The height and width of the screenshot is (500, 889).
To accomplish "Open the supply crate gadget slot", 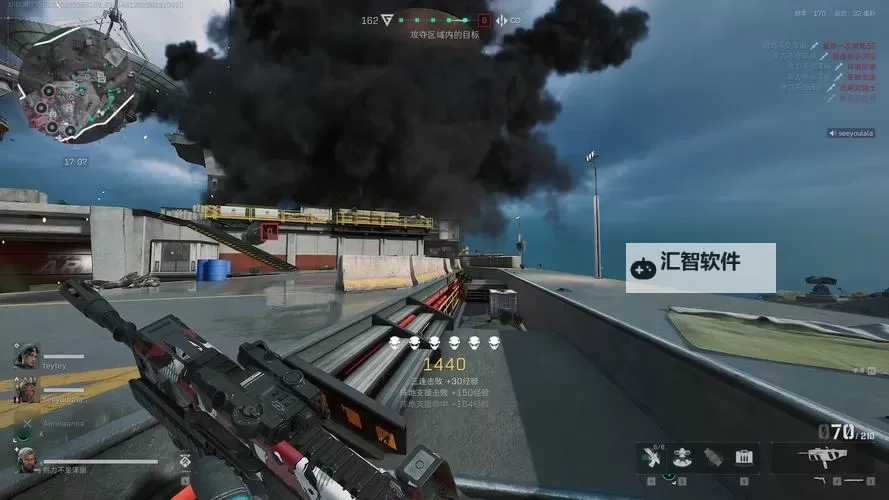I will (743, 458).
